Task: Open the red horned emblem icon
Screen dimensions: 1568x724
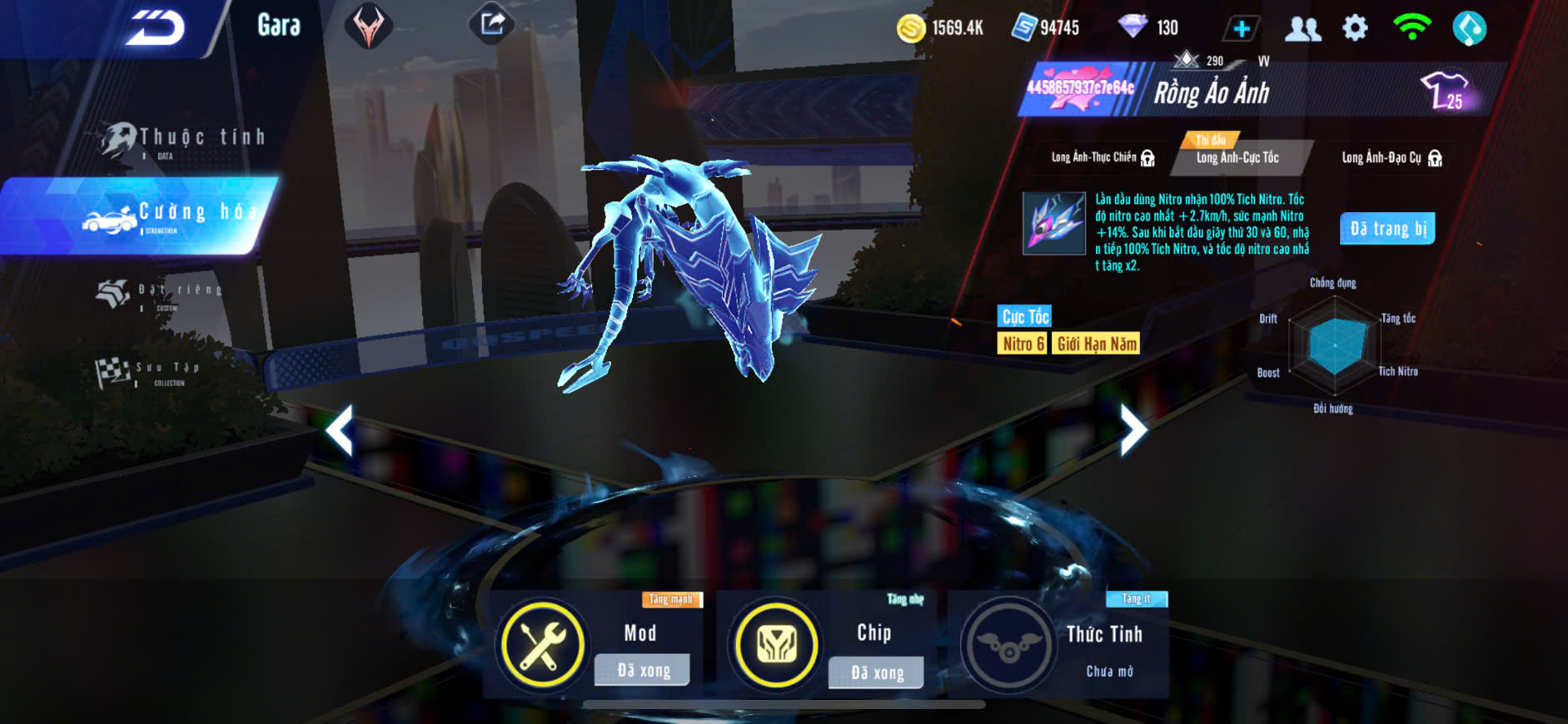Action: click(368, 26)
